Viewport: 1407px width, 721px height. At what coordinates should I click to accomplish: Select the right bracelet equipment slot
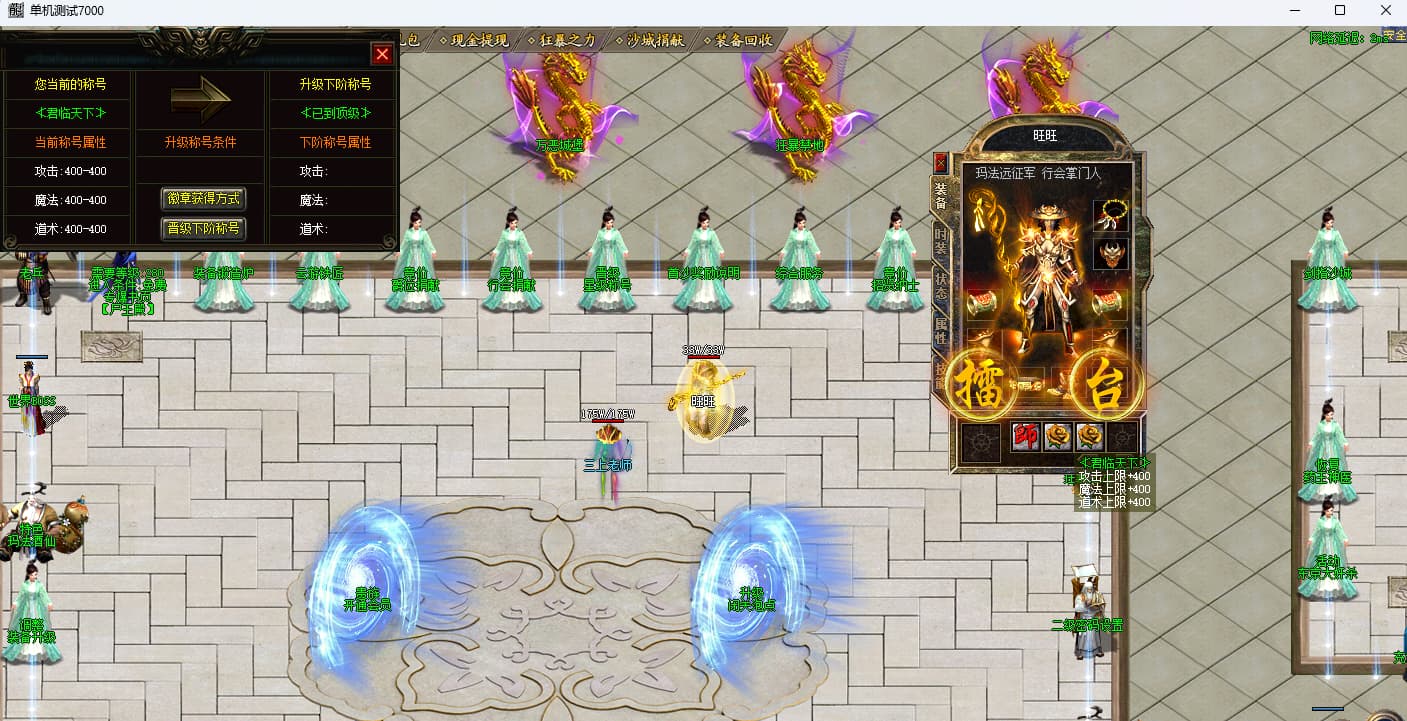pyautogui.click(x=1110, y=304)
